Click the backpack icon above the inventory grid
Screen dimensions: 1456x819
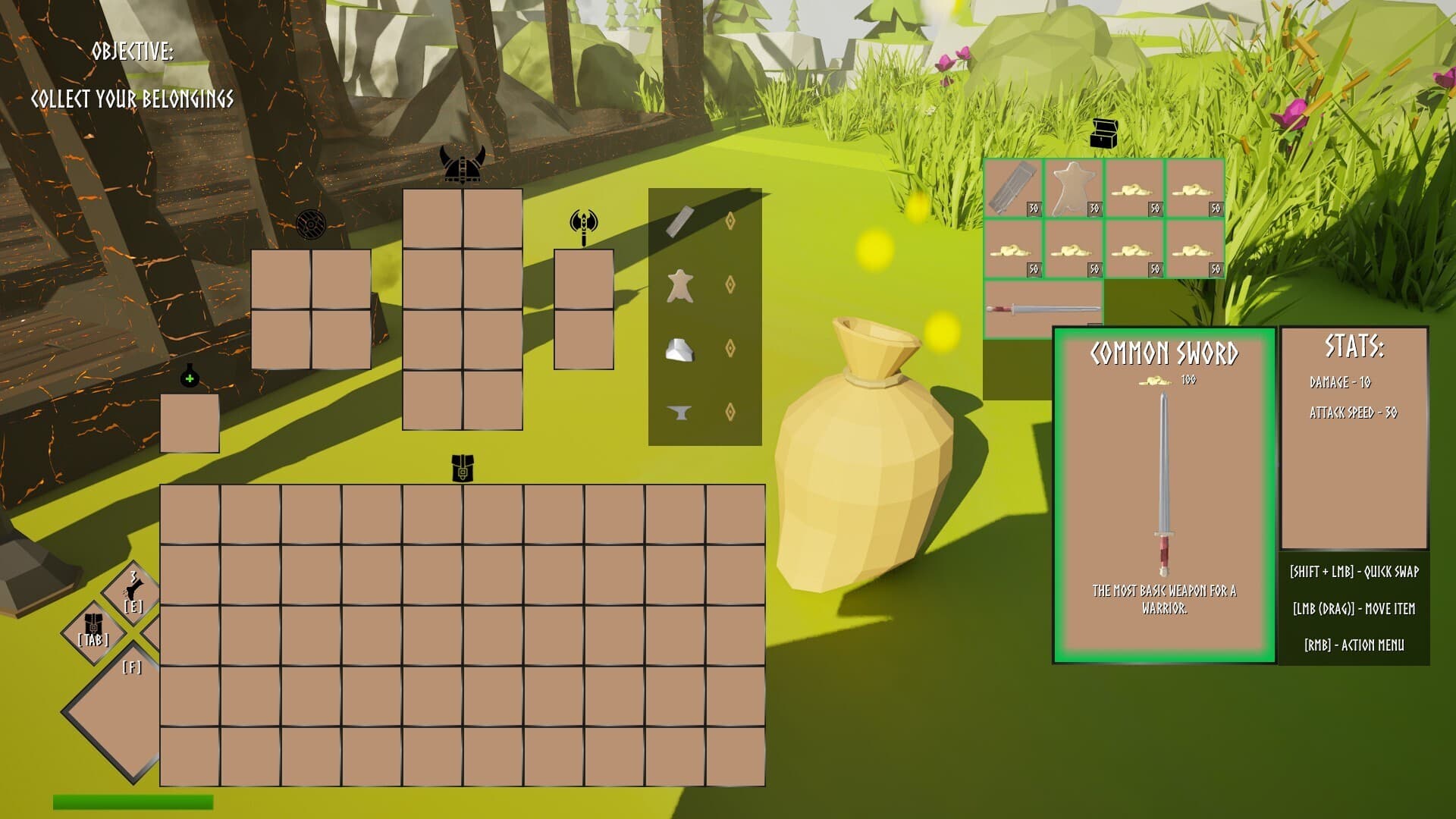(462, 469)
